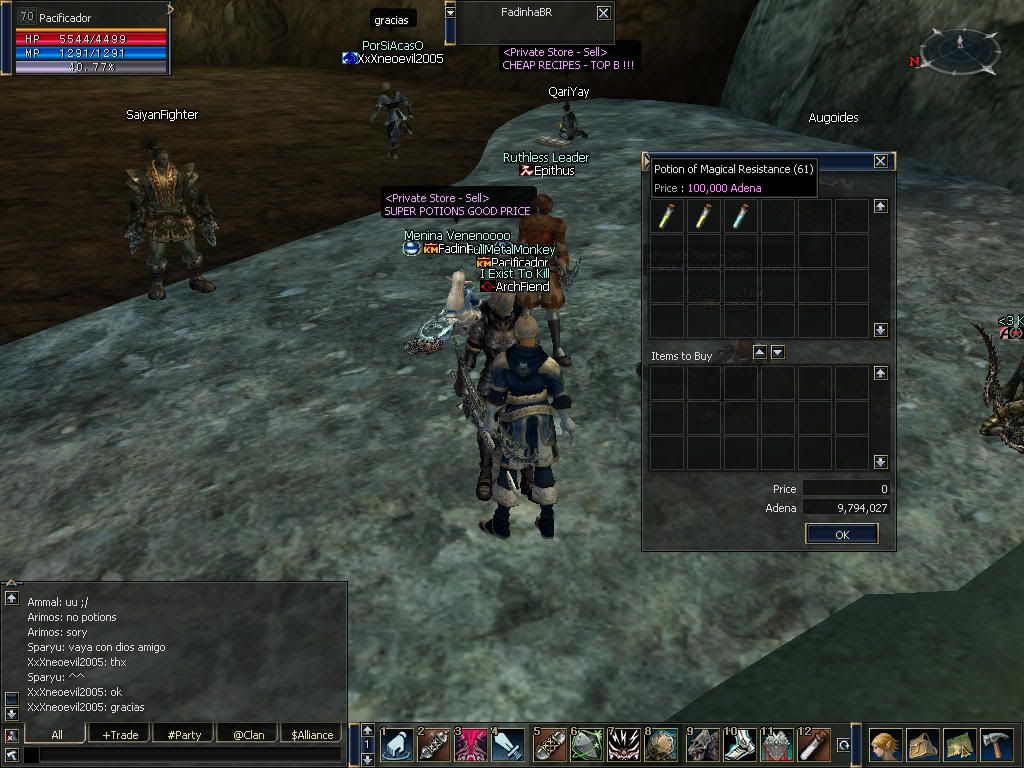Show the @Clan chat tab
The image size is (1024, 768).
(248, 734)
